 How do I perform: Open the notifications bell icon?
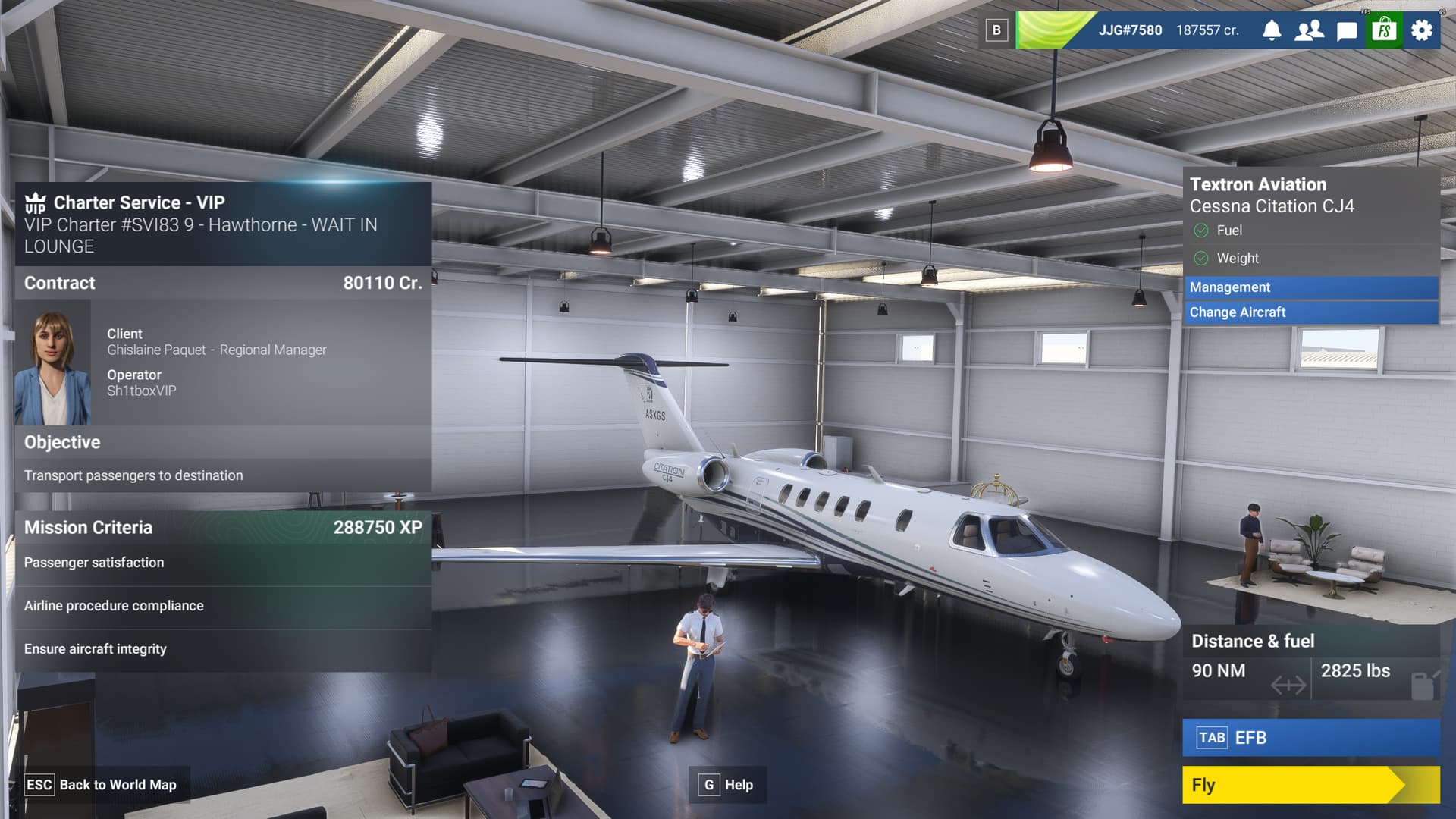[x=1272, y=31]
